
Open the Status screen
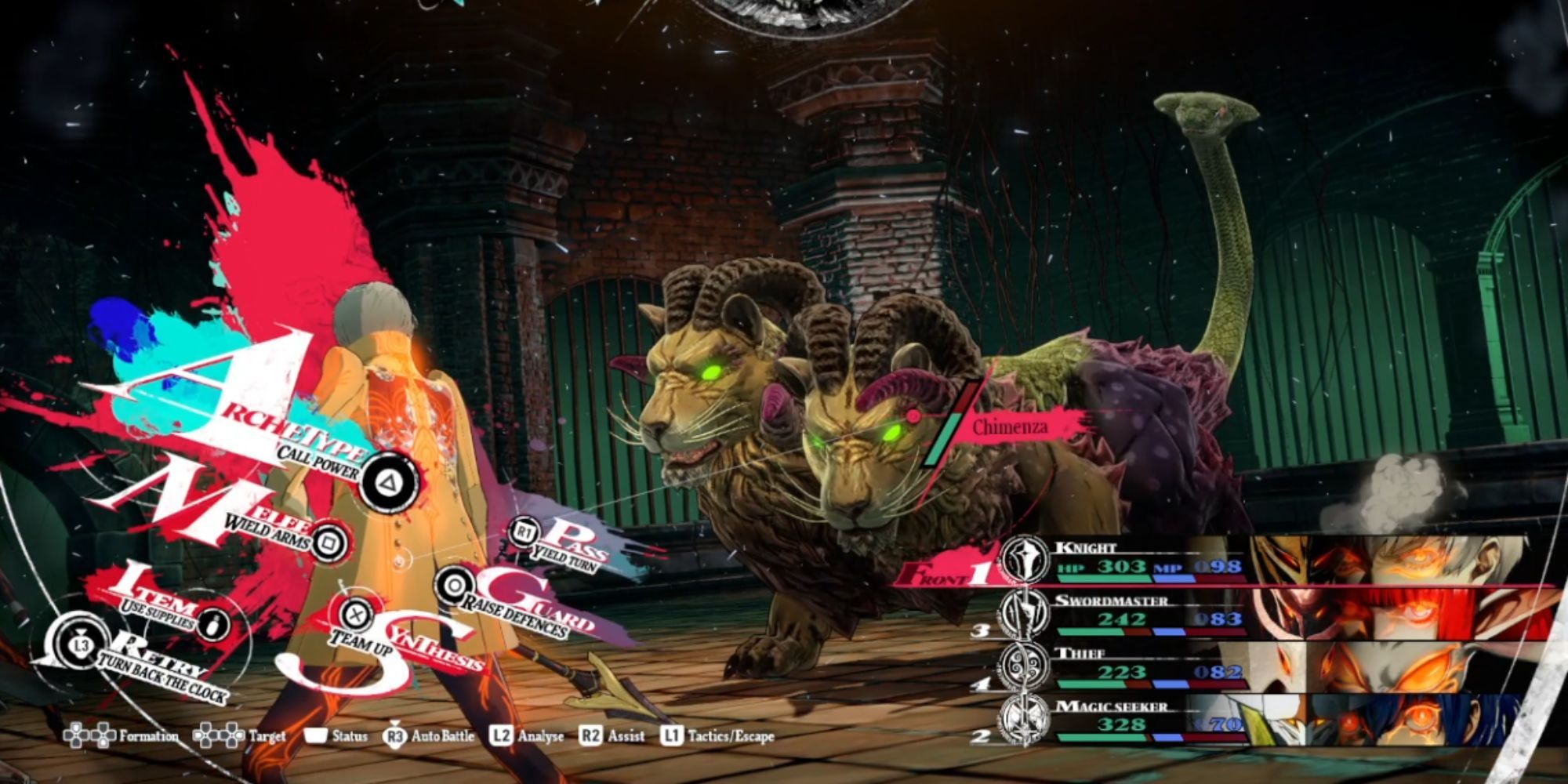pyautogui.click(x=337, y=736)
